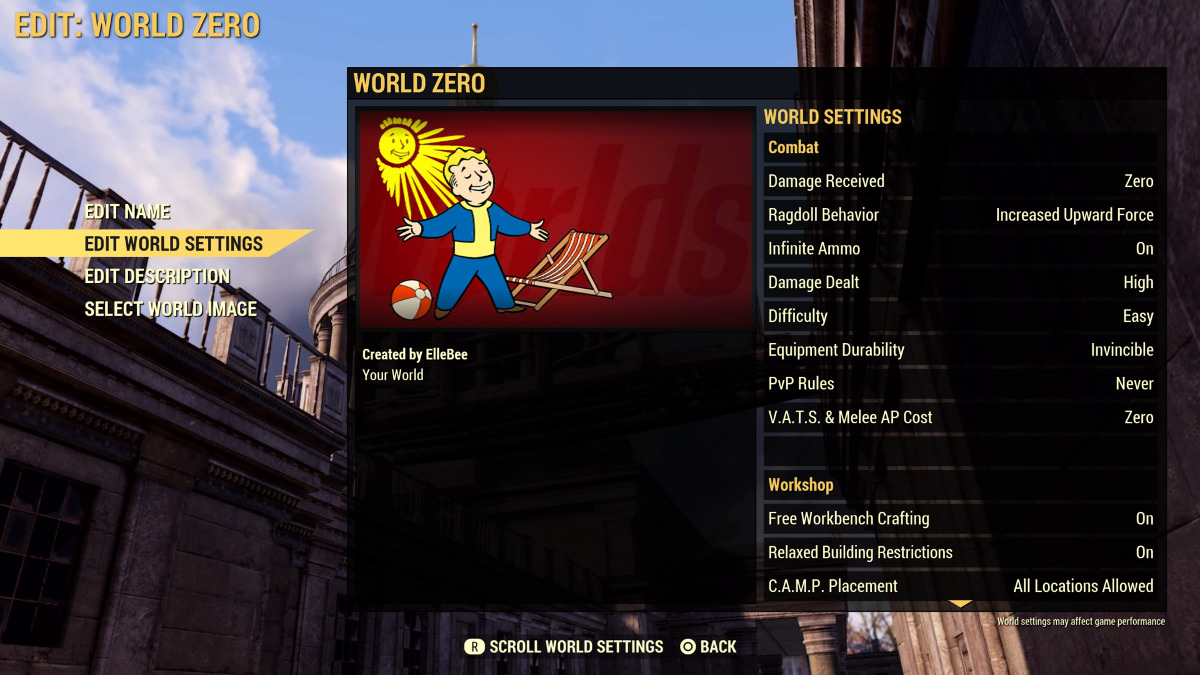The image size is (1200, 675).
Task: Toggle Relaxed Building Restrictions
Action: pyautogui.click(x=960, y=553)
